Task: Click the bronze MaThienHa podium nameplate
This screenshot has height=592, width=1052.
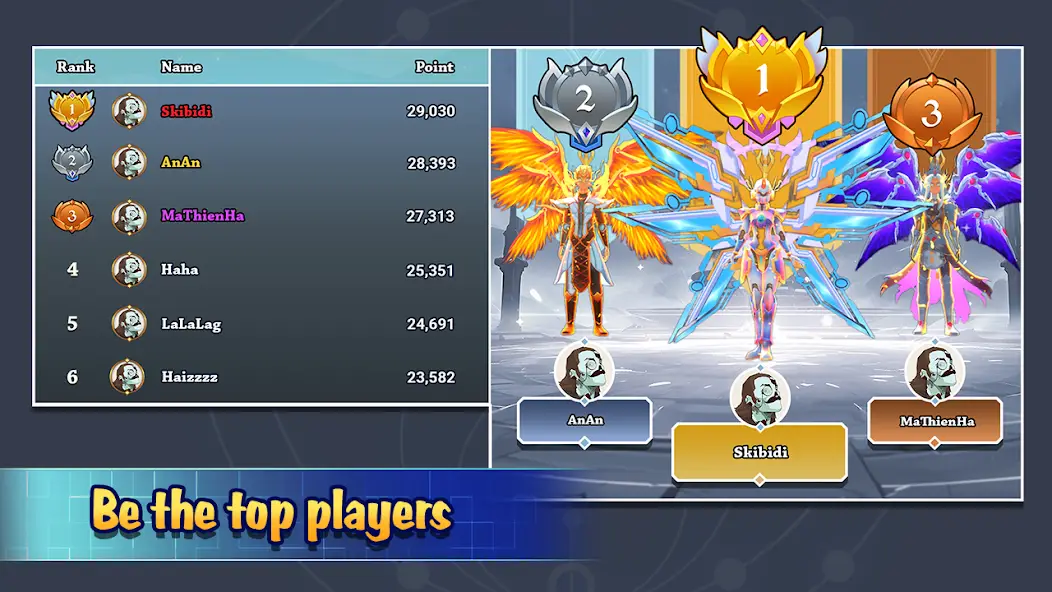Action: [936, 421]
